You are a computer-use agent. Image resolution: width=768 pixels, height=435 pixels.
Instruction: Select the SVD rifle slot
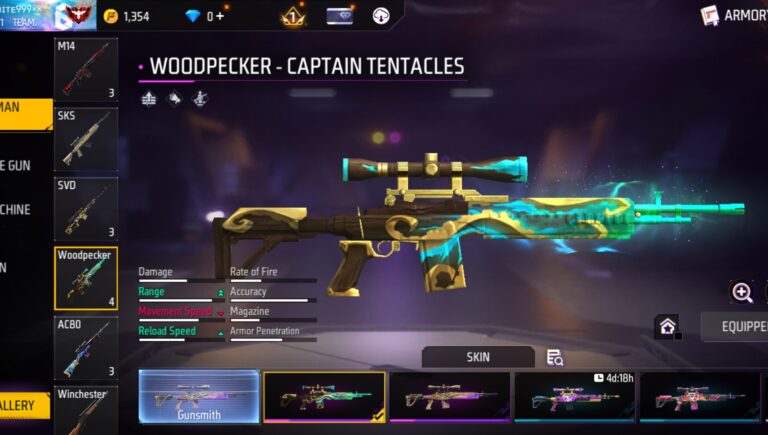[x=85, y=208]
